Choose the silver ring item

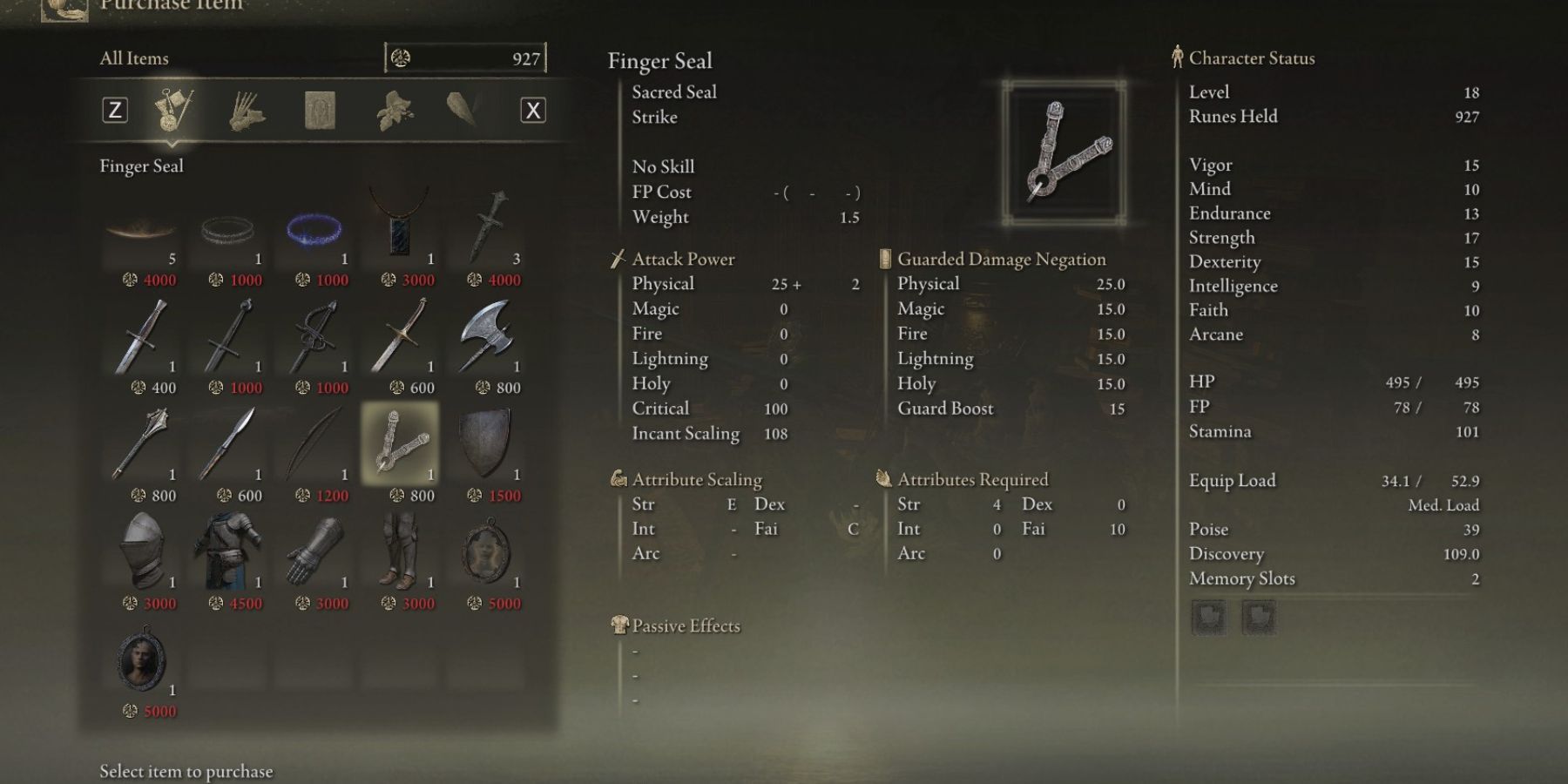(227, 230)
